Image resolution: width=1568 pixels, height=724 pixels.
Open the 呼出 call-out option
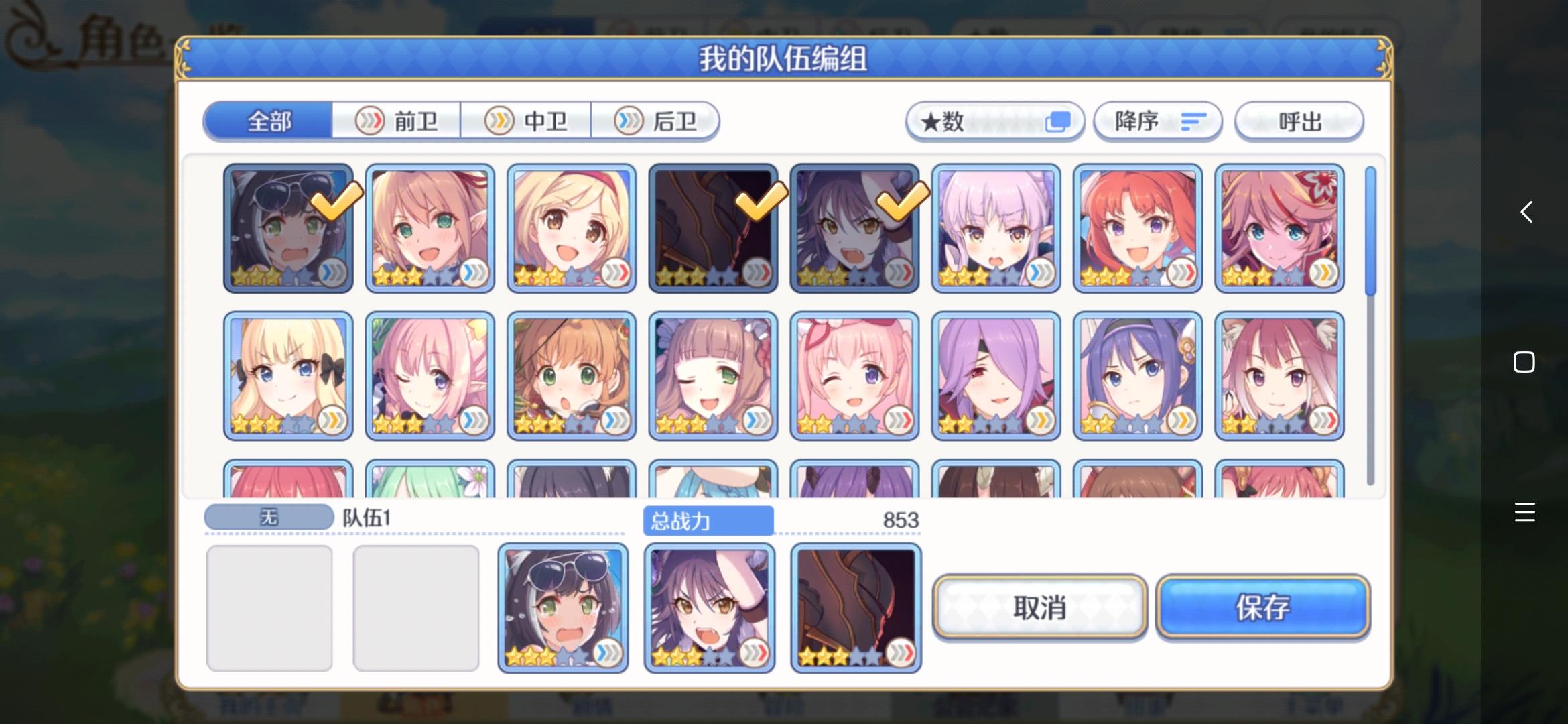click(x=1299, y=121)
